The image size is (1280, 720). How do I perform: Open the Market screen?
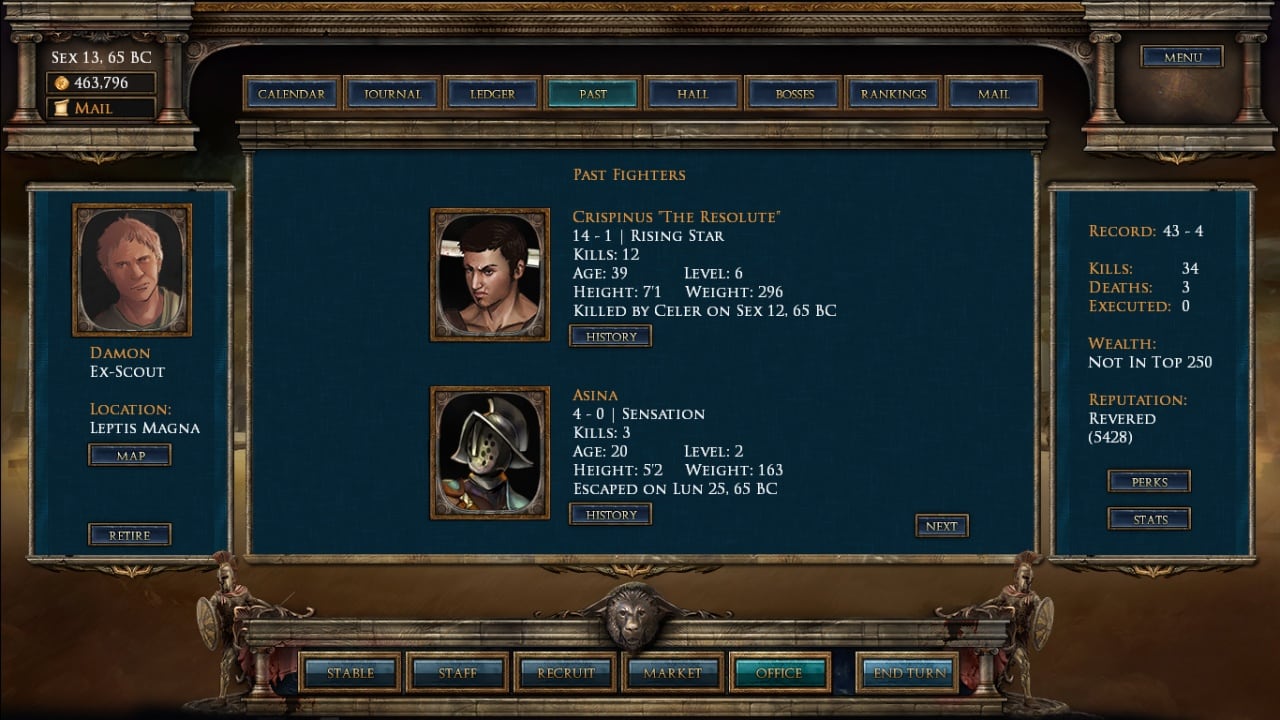pyautogui.click(x=672, y=673)
